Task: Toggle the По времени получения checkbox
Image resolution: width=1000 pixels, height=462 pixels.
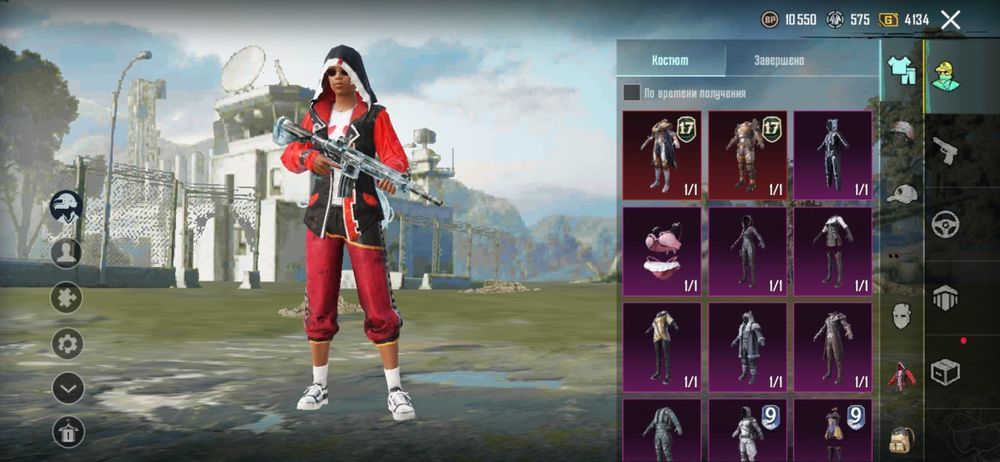Action: [632, 93]
